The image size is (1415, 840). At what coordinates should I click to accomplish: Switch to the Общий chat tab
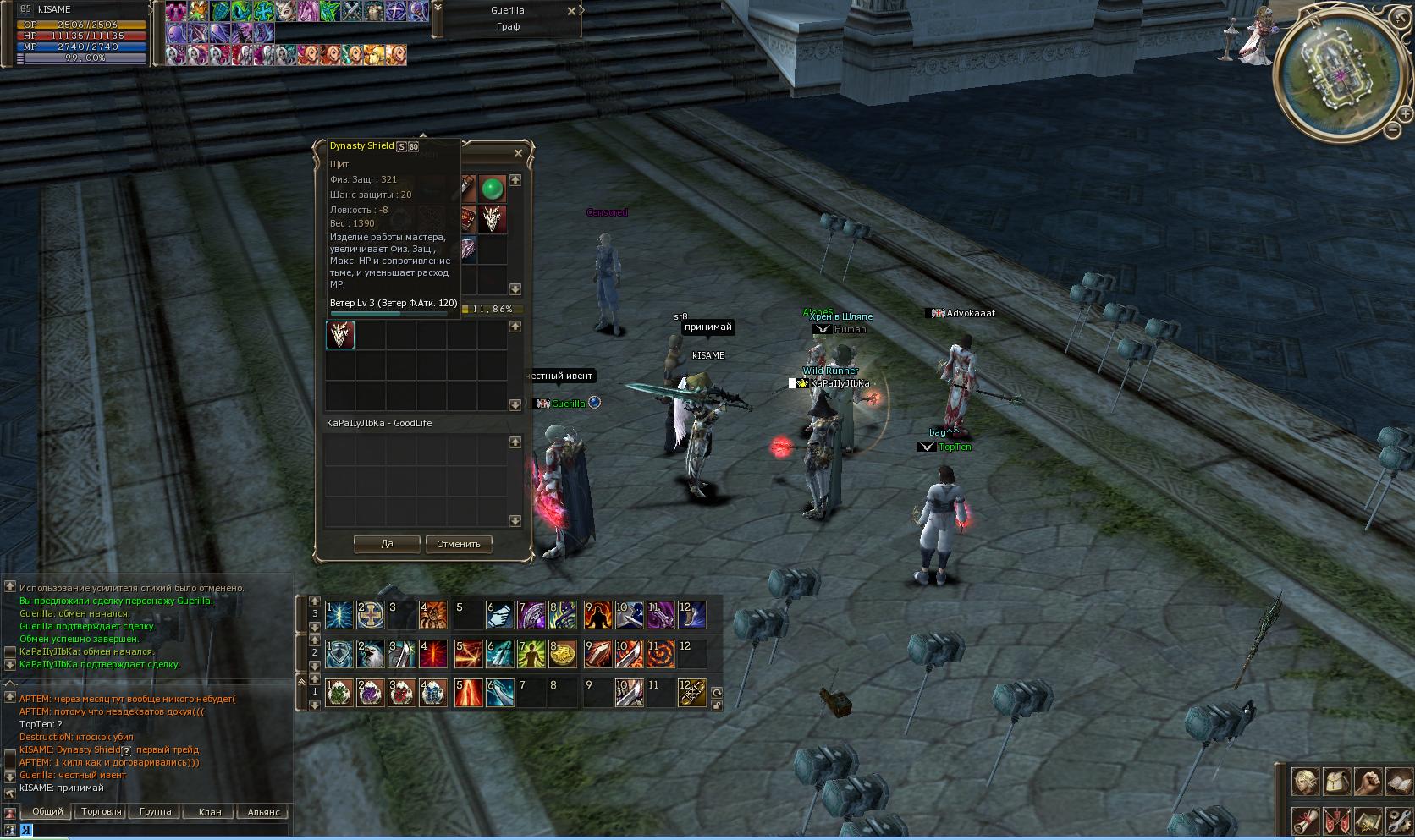click(47, 811)
